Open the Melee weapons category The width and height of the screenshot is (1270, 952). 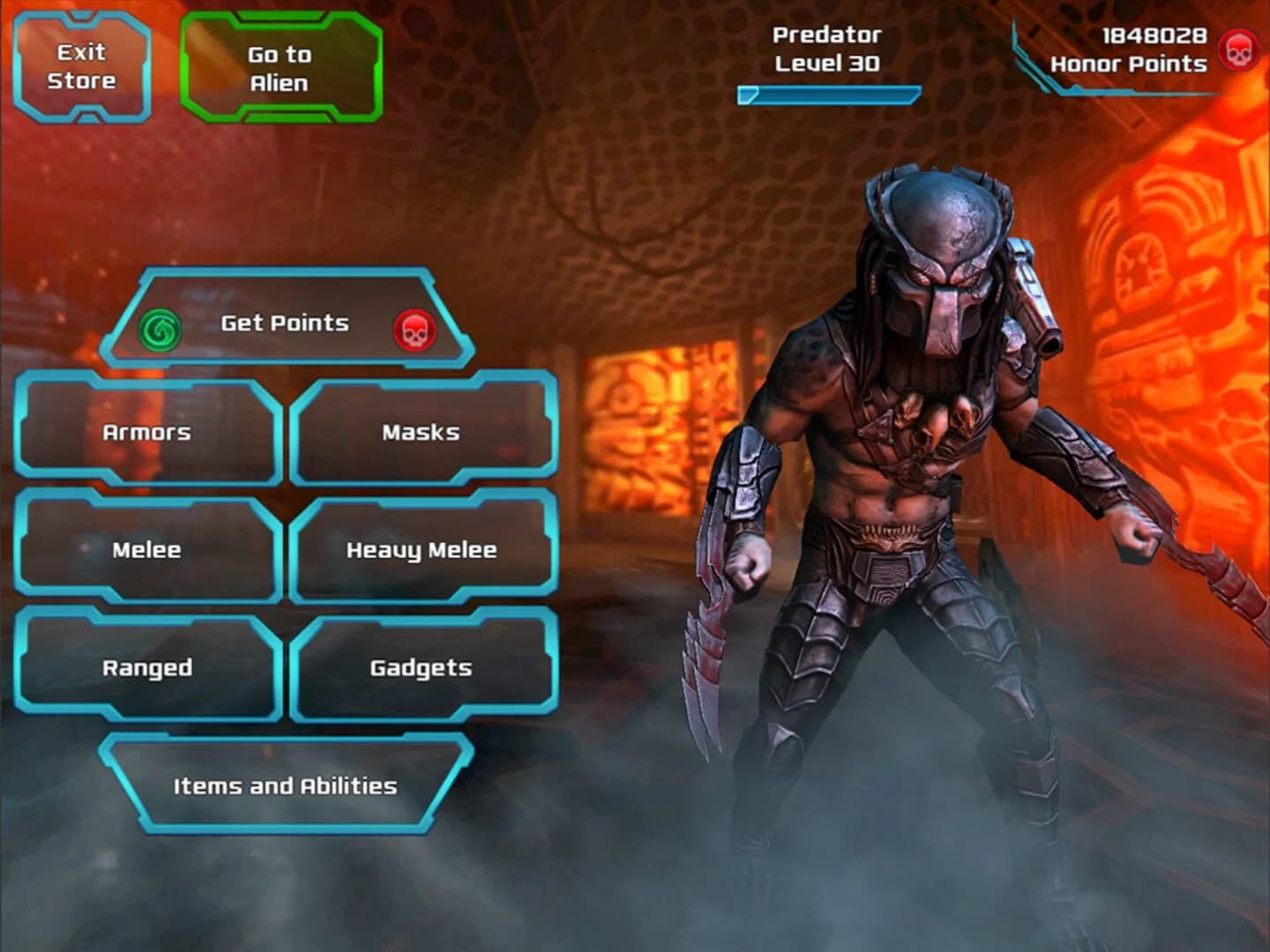(x=146, y=549)
